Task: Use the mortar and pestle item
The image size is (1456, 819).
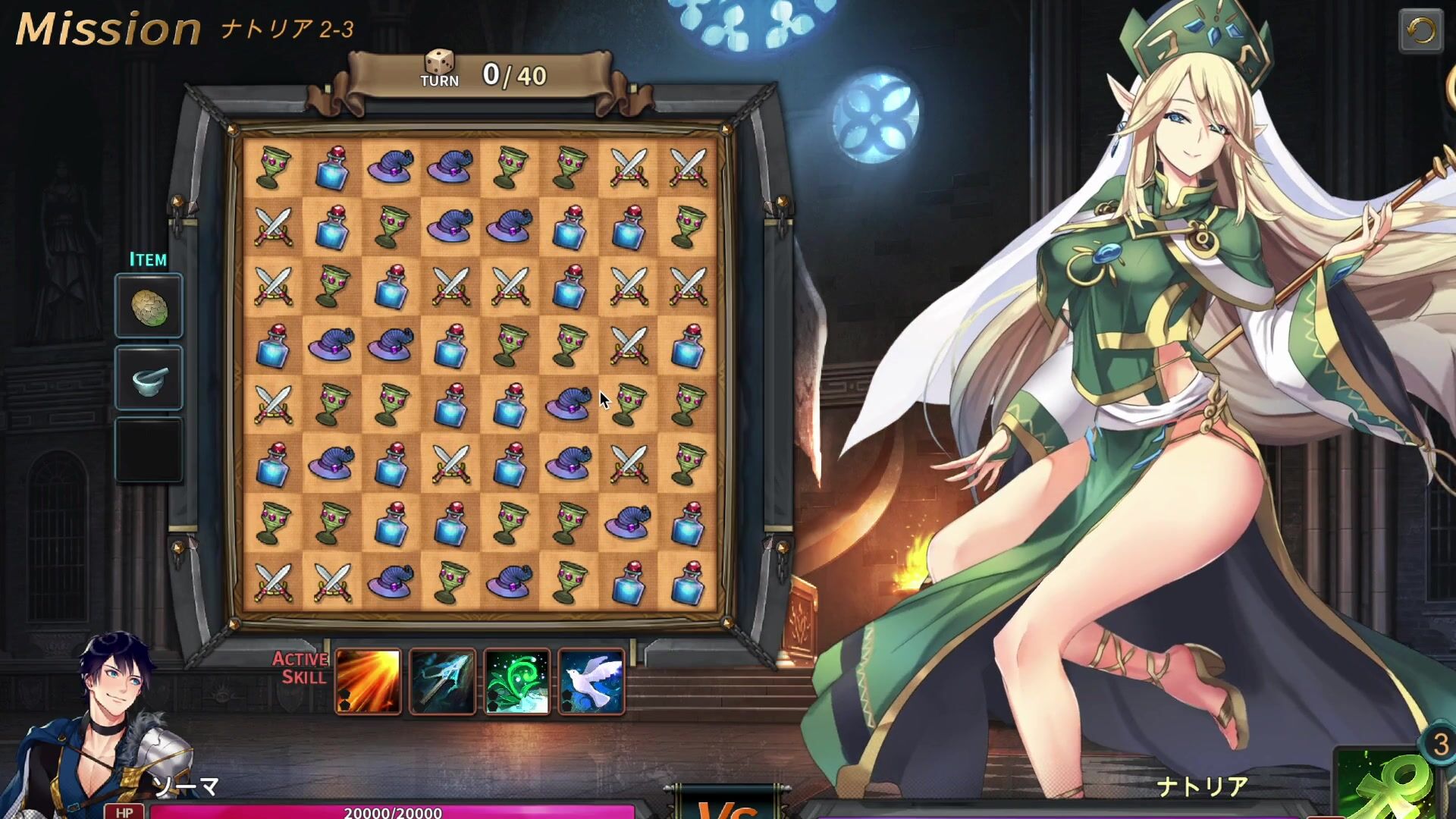Action: click(149, 378)
